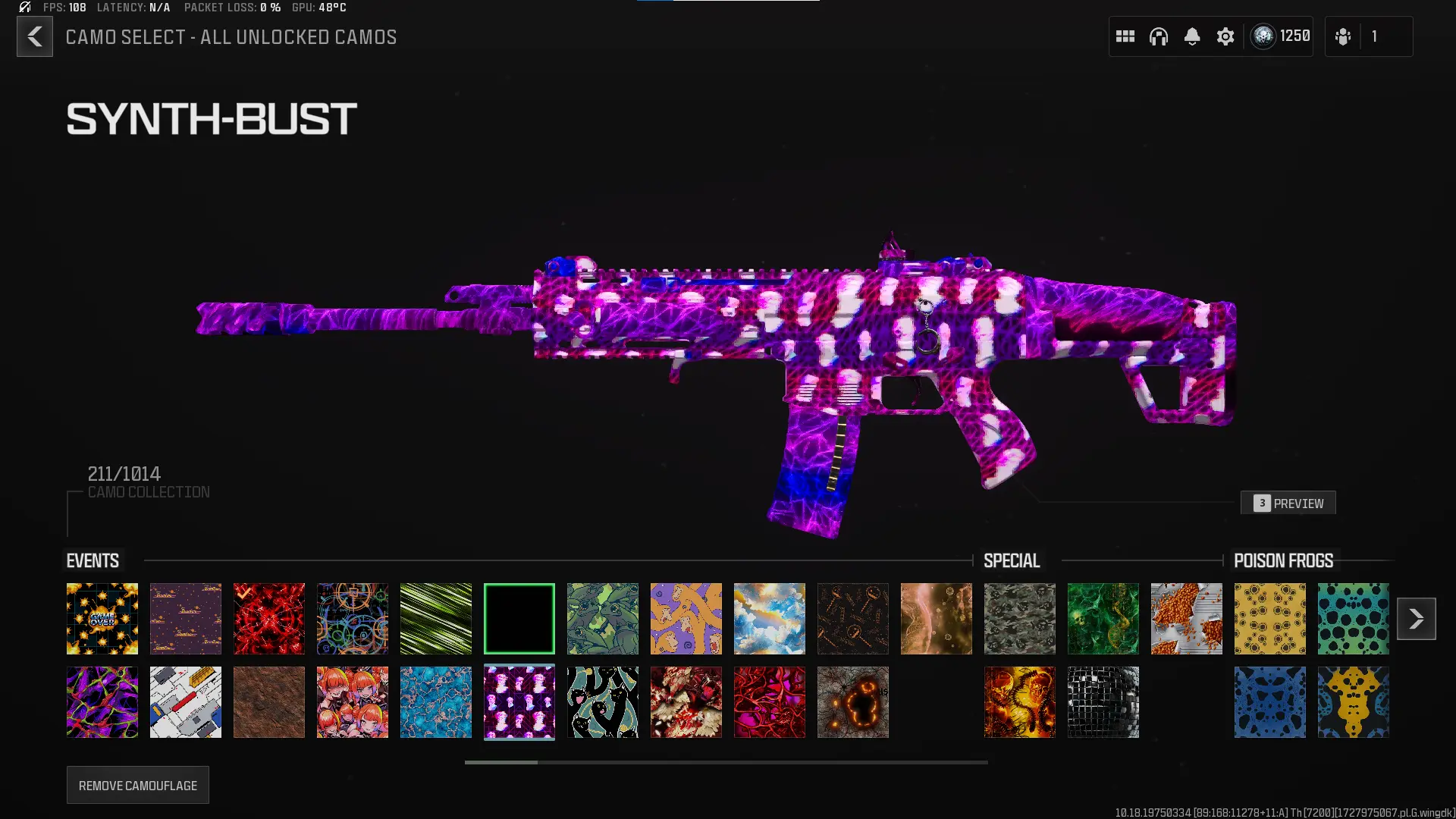Expand the yellow Poison Frogs pattern section
Viewport: 1456px width, 819px height.
click(x=1269, y=618)
